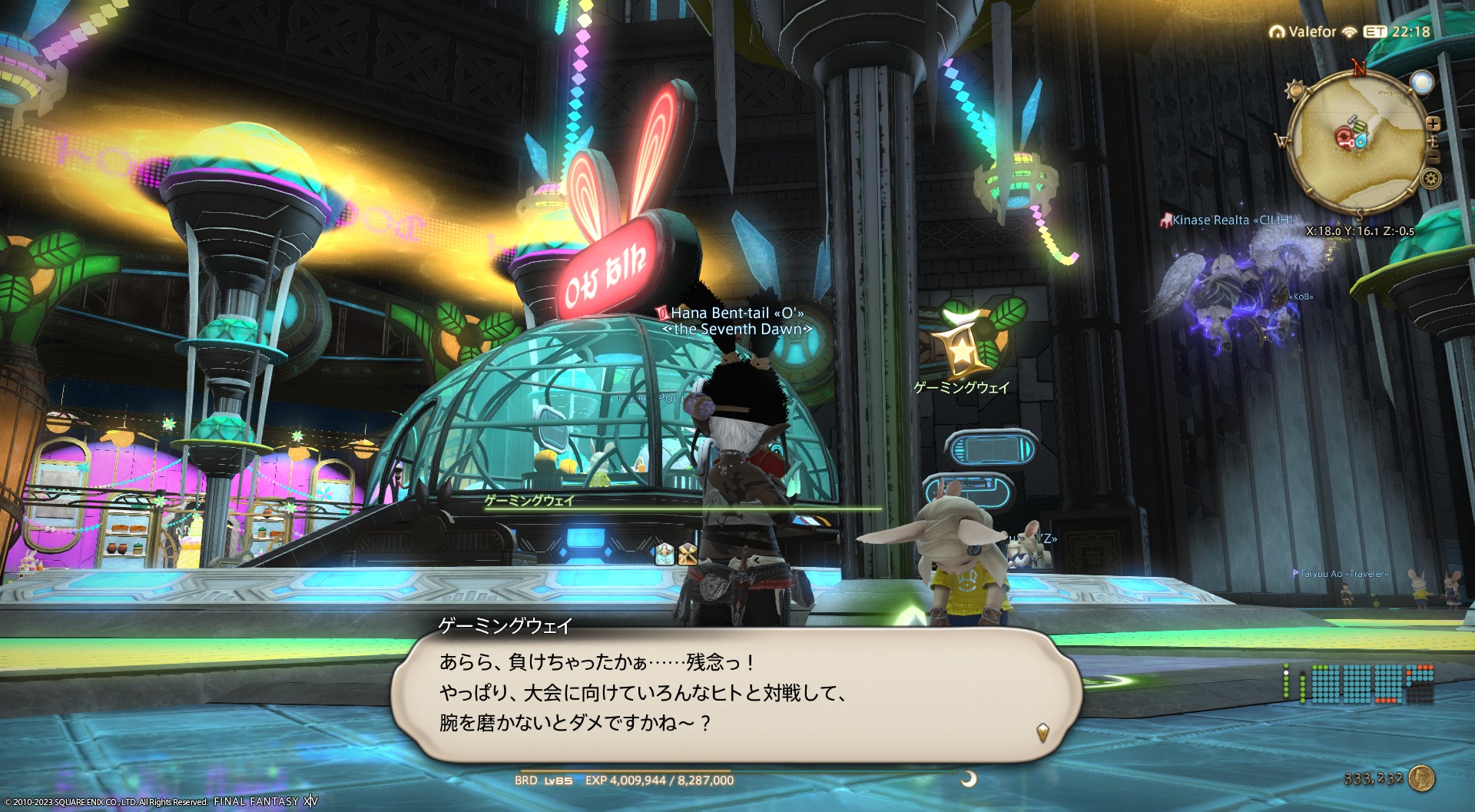Open minimap settings gear
1475x812 pixels.
click(x=1430, y=180)
